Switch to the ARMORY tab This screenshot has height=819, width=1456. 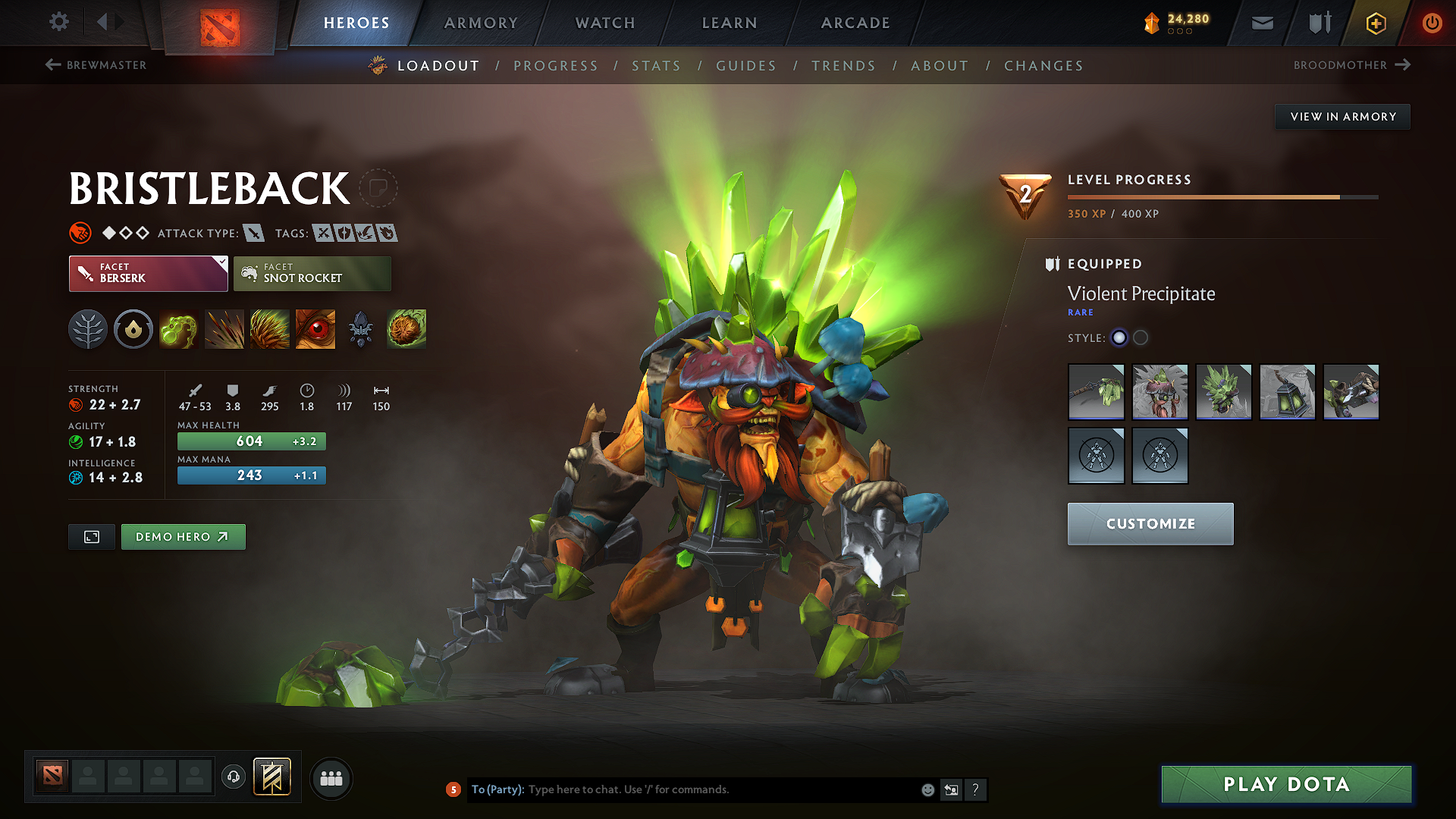481,23
